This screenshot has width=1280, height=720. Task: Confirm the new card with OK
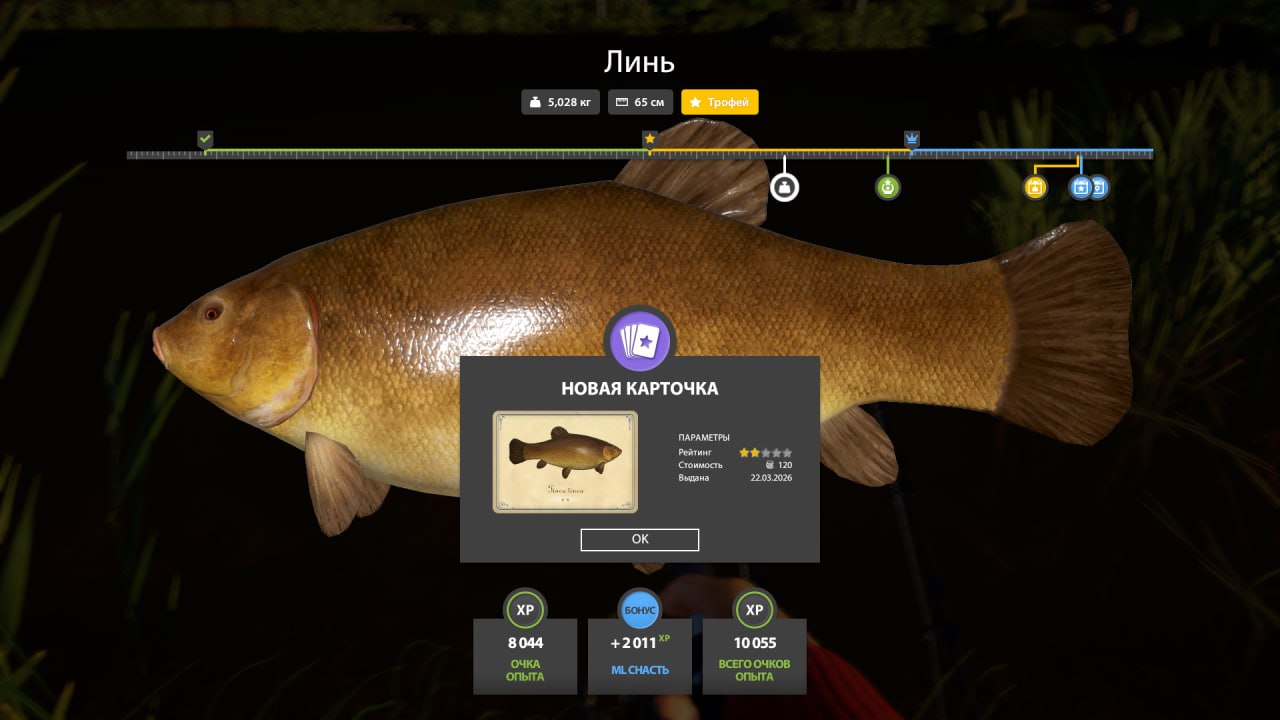[640, 540]
